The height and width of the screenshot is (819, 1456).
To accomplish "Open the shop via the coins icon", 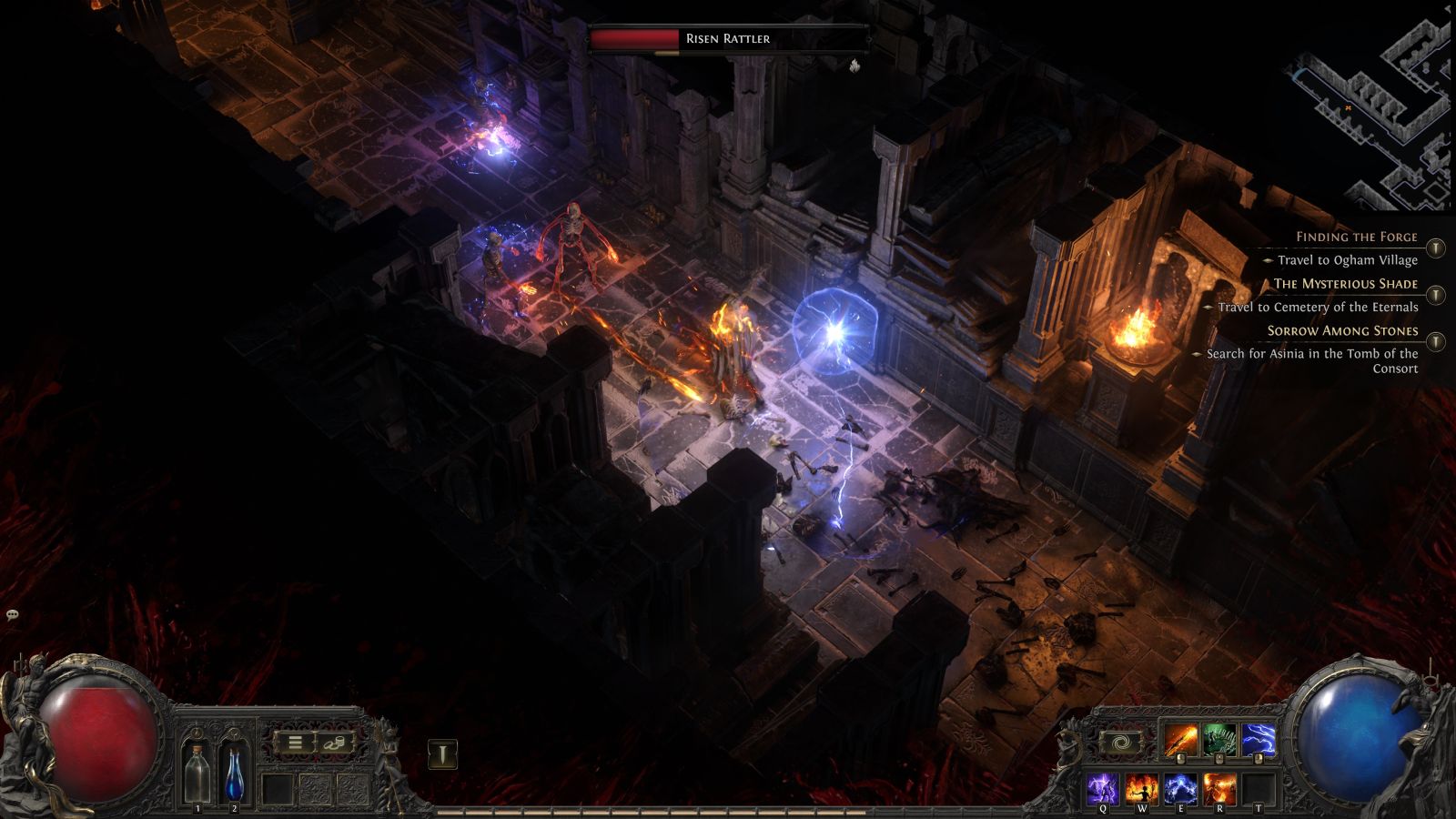I will 333,743.
